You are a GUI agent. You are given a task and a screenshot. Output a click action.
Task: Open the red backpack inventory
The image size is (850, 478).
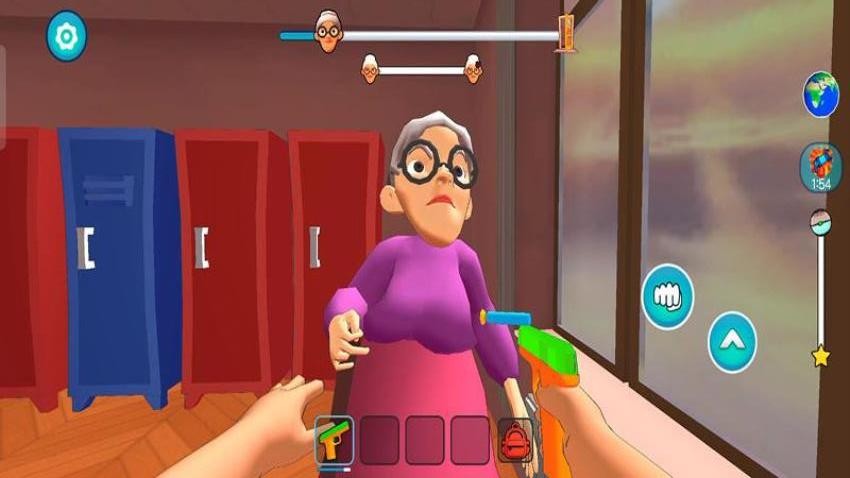[516, 439]
